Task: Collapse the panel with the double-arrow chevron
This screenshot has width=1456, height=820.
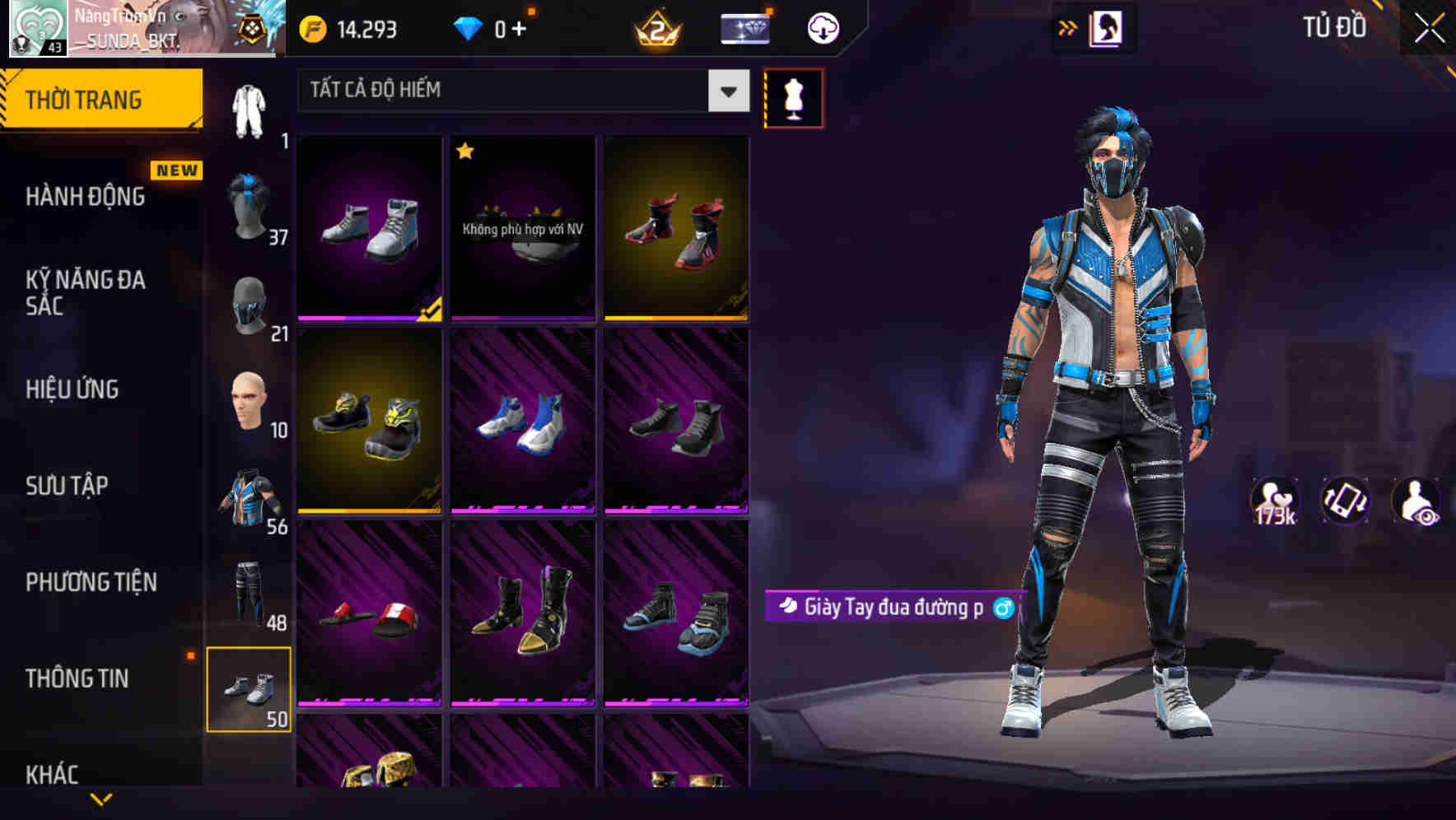Action: tap(1067, 26)
